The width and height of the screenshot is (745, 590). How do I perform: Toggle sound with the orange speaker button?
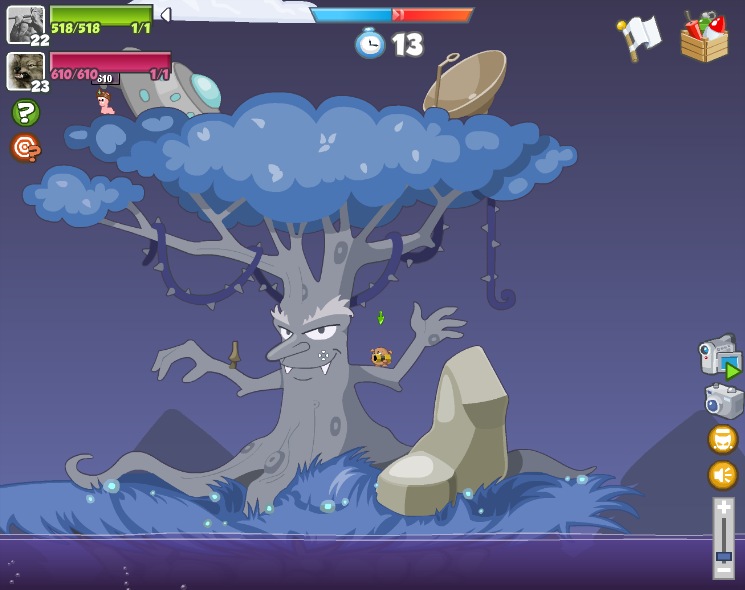point(722,474)
